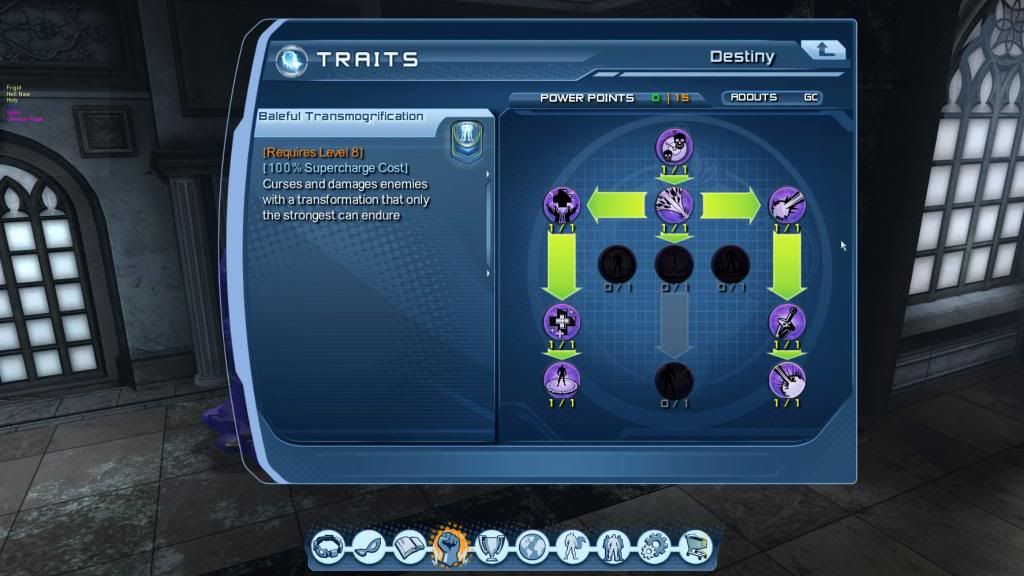Select the hands holding cross power node
The width and height of the screenshot is (1024, 576).
point(562,205)
